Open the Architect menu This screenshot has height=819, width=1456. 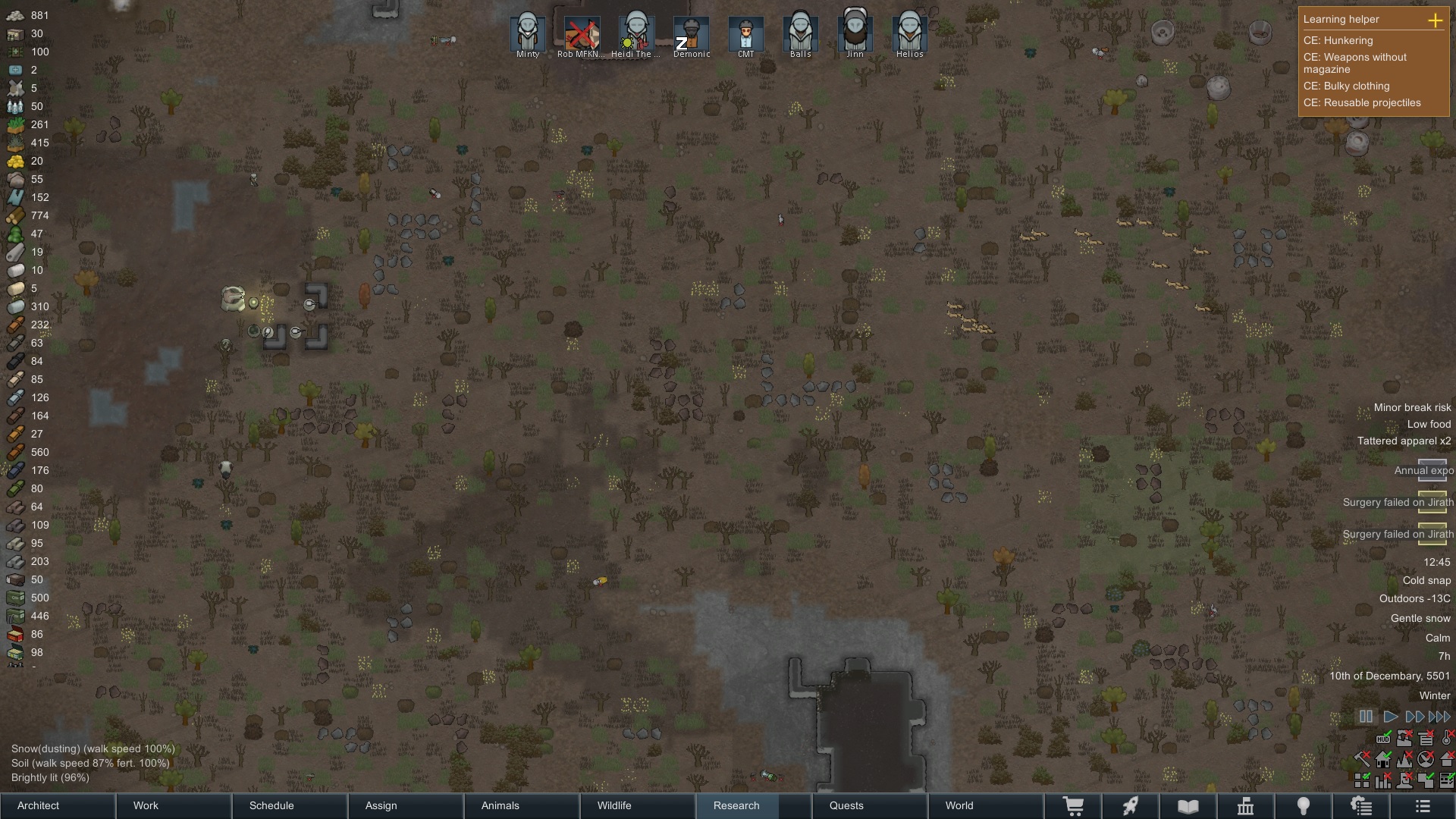(58, 805)
